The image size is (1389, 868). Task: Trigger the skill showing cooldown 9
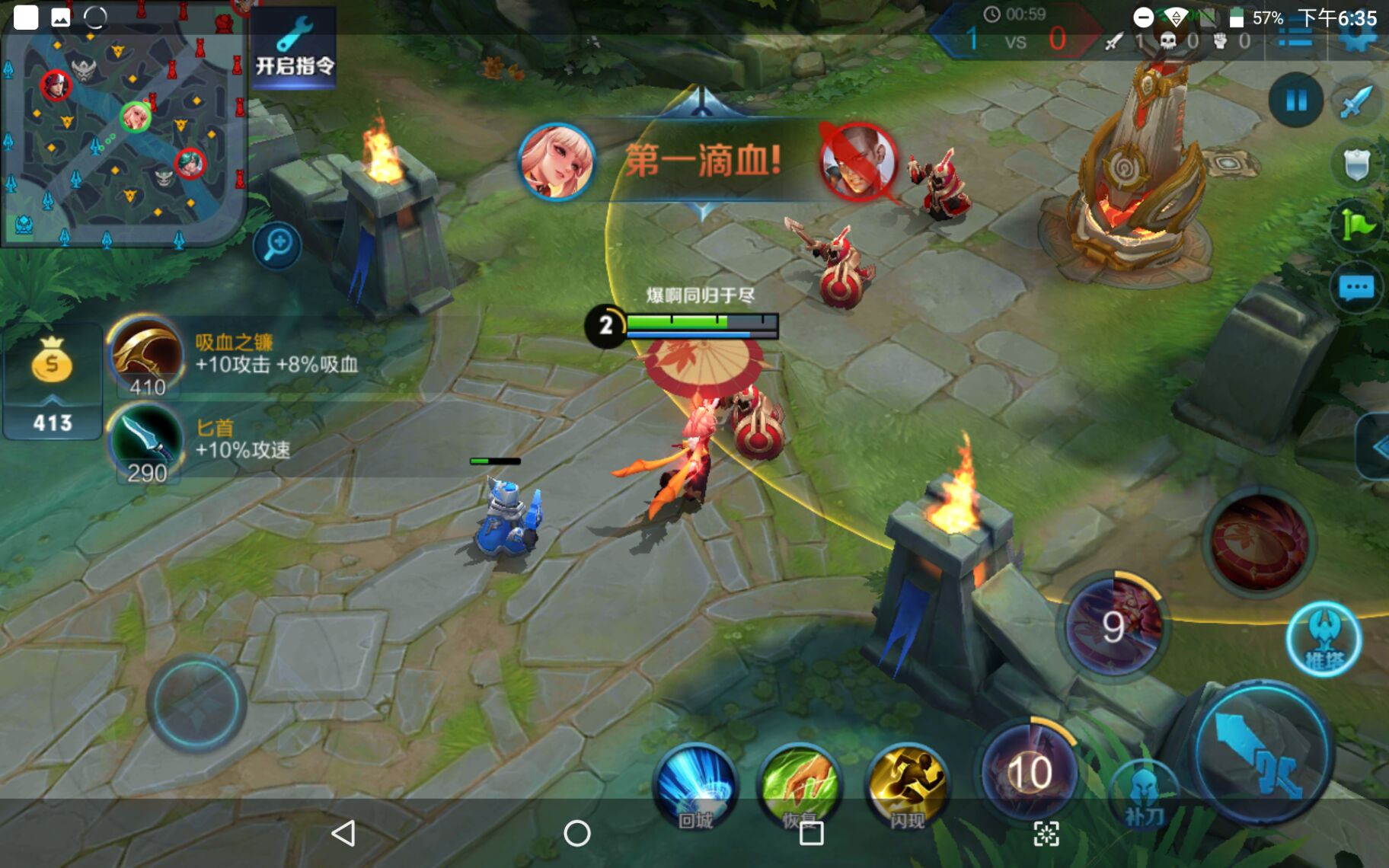[1113, 626]
